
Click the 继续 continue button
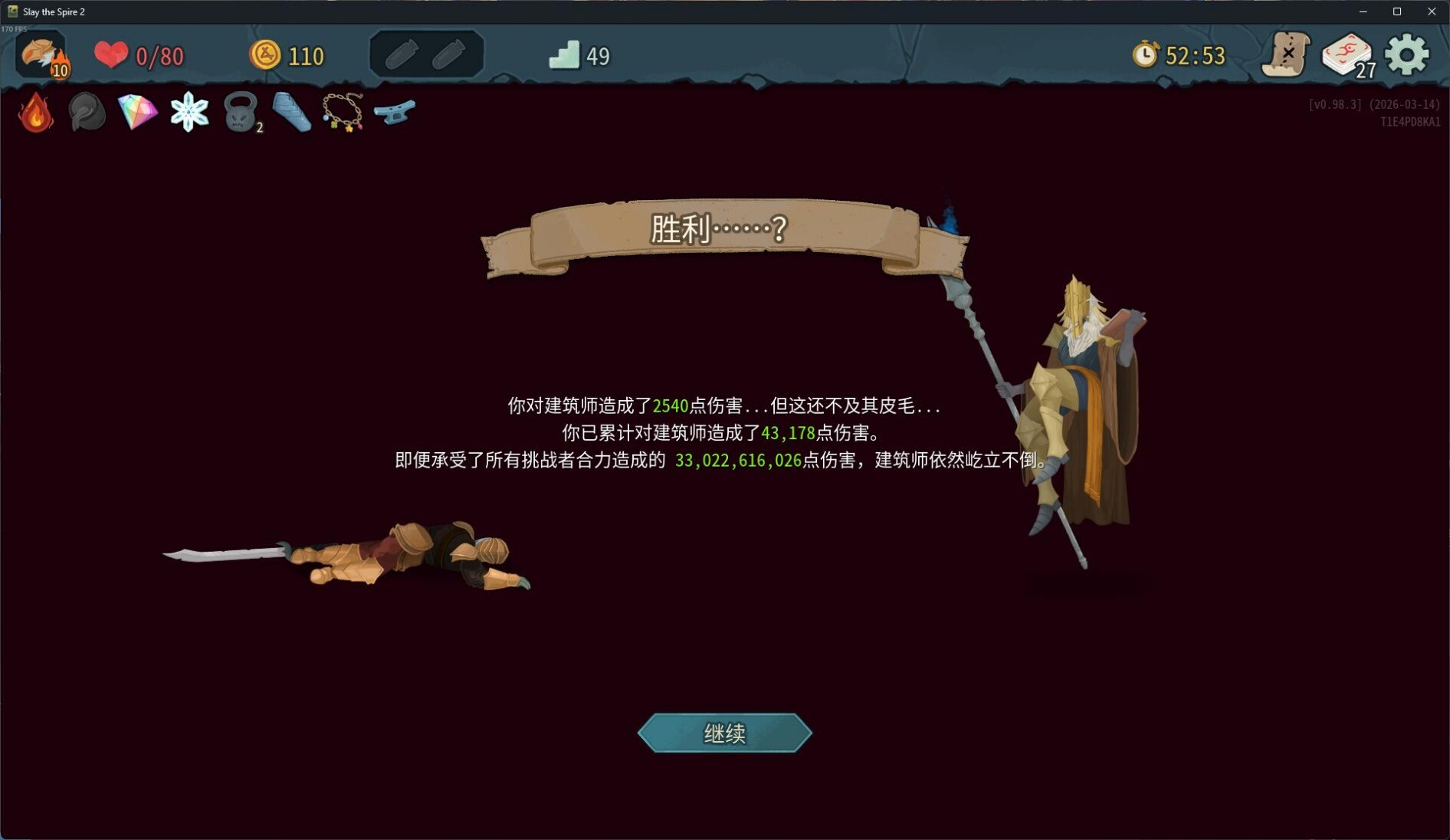pos(724,733)
